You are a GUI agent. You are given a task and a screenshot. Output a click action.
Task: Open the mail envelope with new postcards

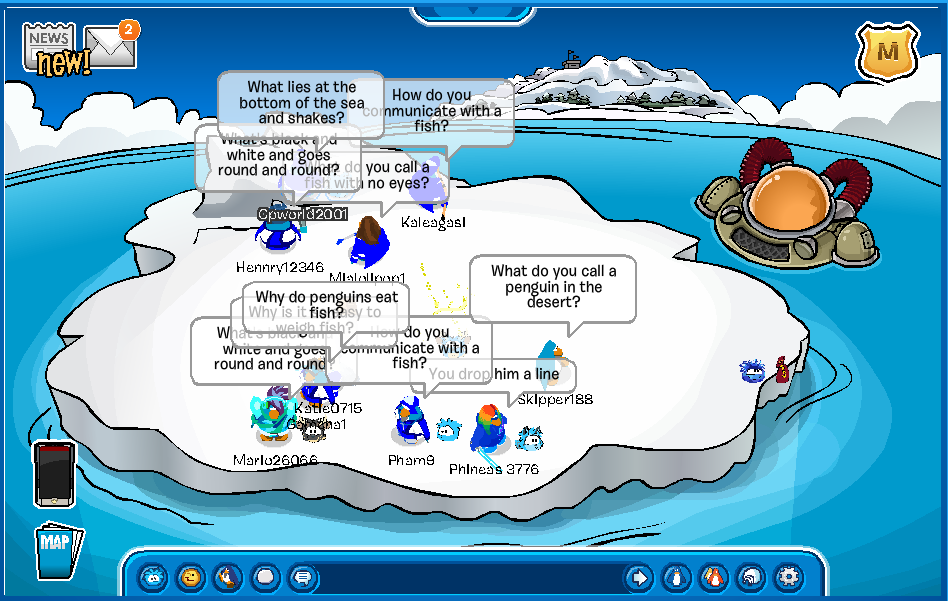coord(110,46)
